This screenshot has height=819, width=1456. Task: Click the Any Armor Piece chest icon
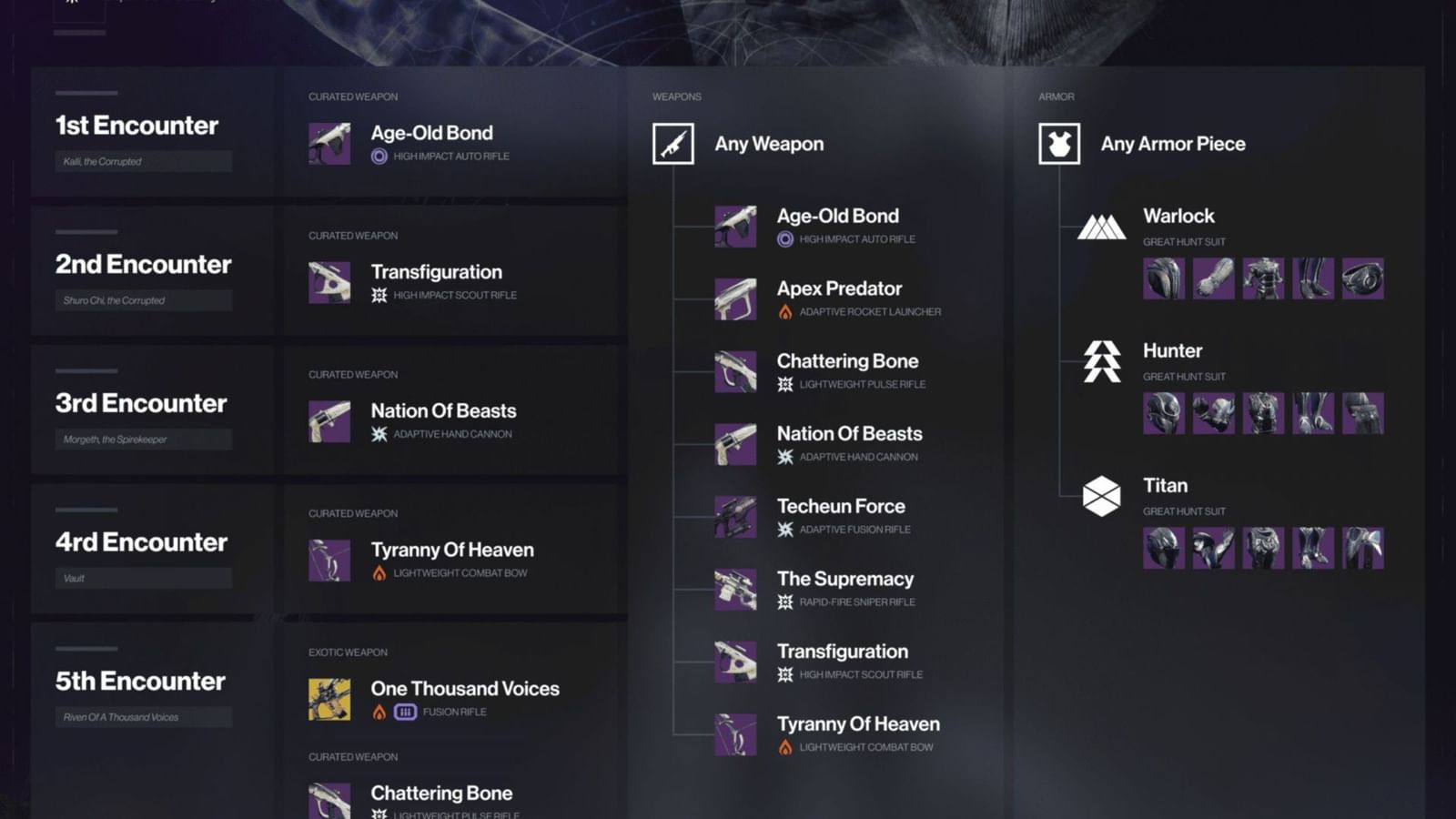1057,143
